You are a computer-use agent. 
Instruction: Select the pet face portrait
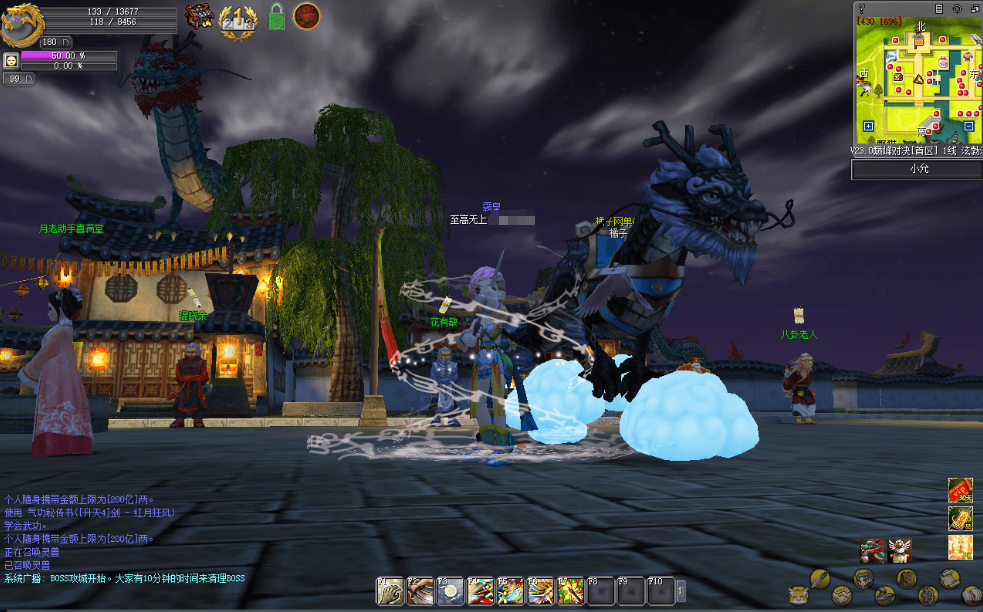pos(11,60)
